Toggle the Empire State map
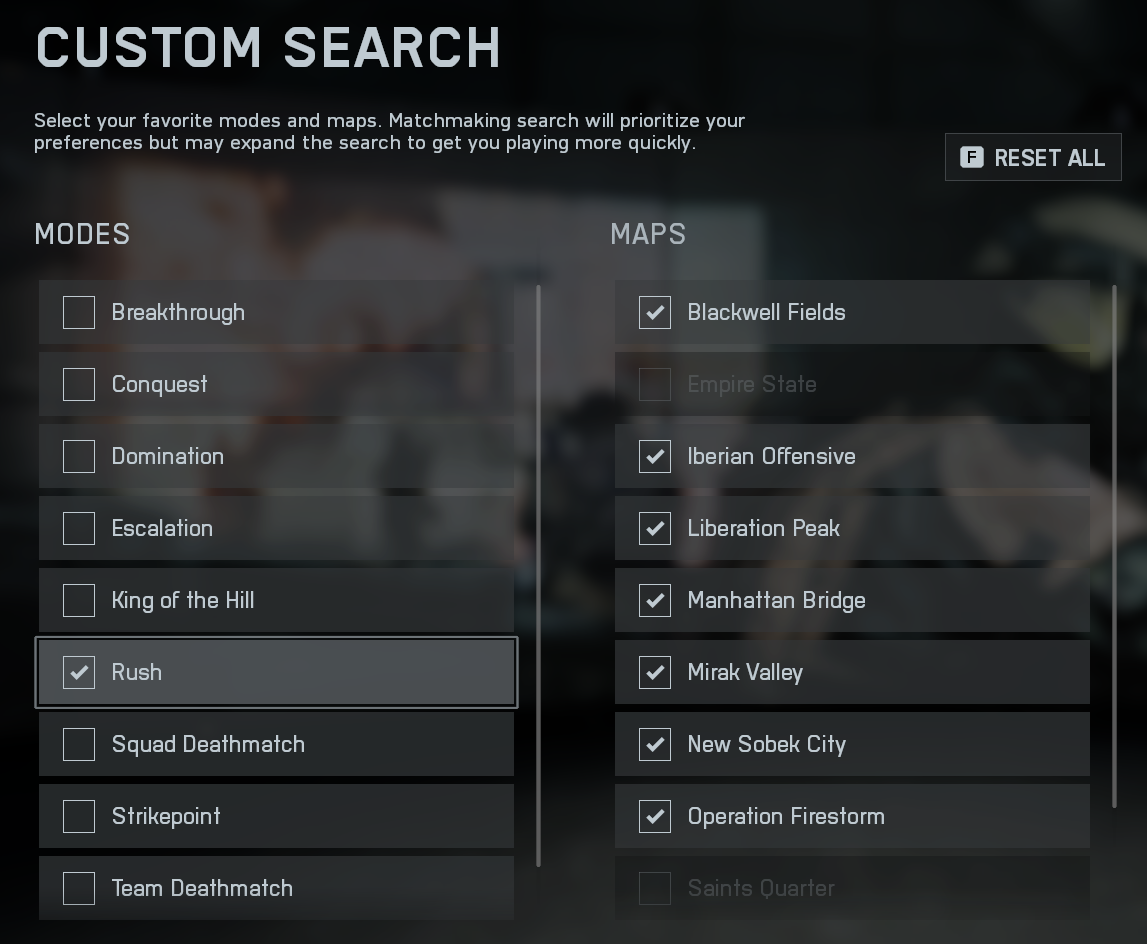The height and width of the screenshot is (944, 1147). point(655,384)
